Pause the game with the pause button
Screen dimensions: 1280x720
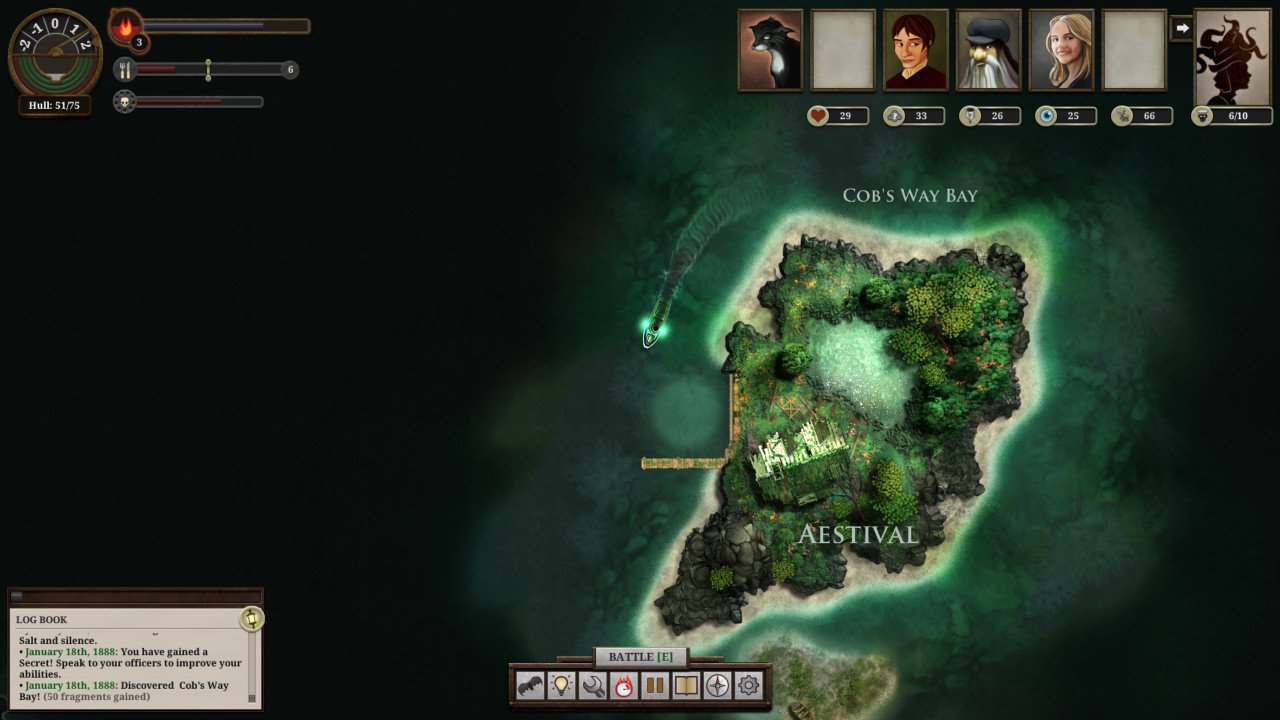pos(655,686)
